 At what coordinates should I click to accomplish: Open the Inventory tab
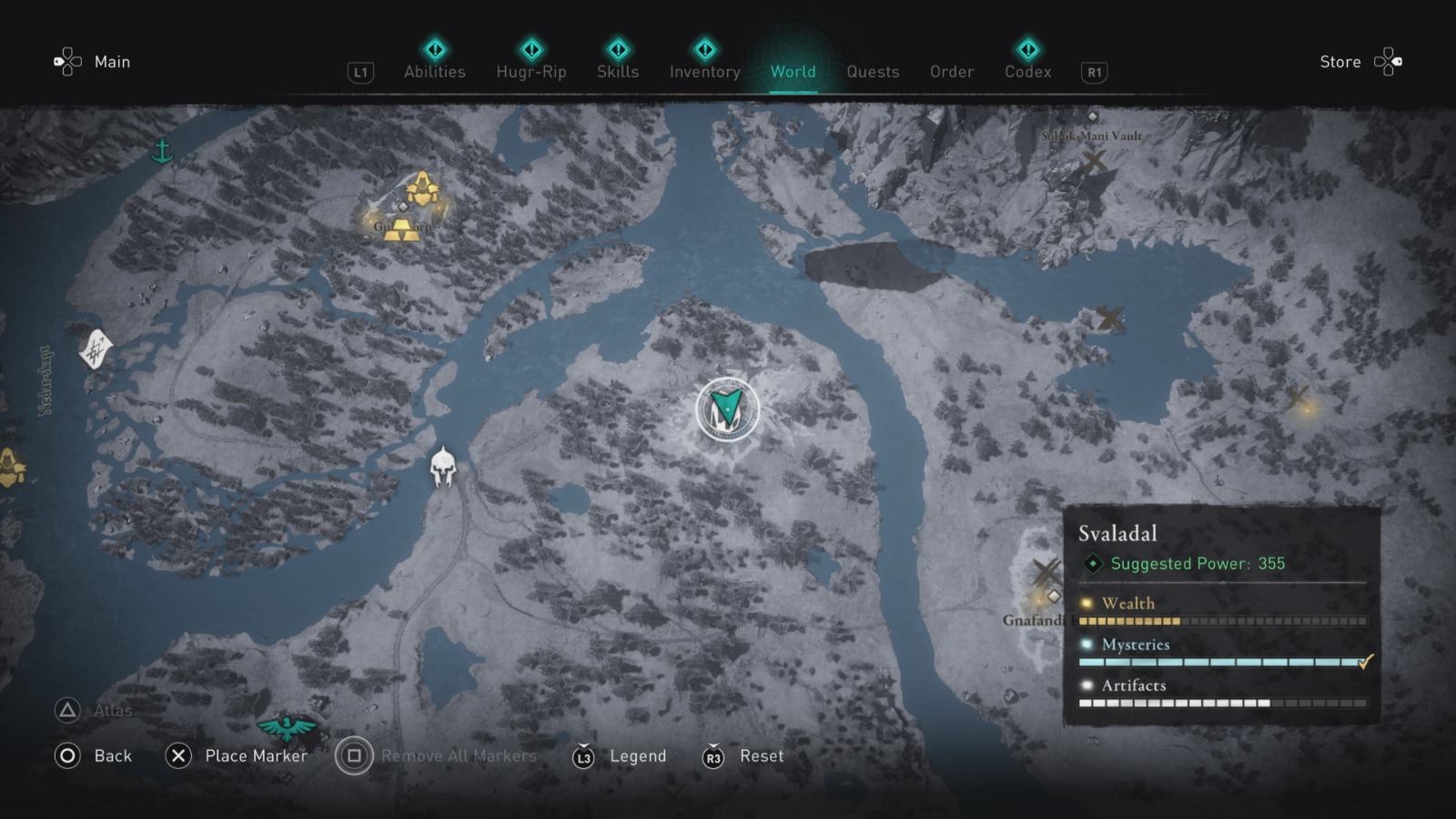(x=703, y=72)
